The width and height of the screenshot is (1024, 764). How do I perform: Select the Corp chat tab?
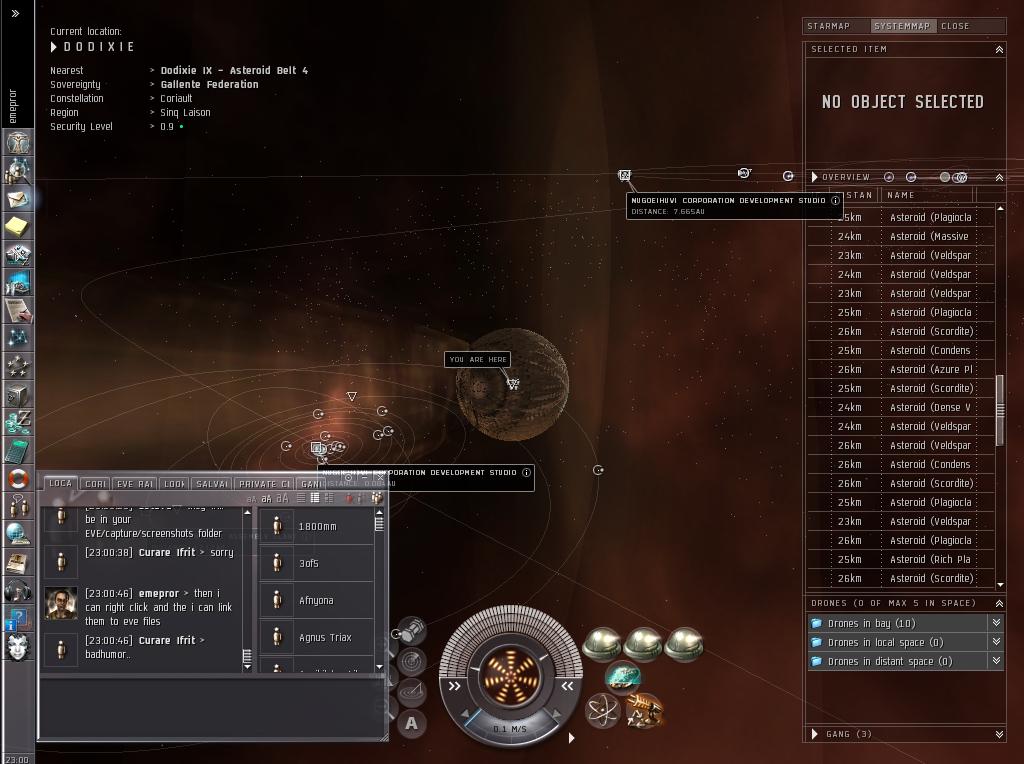(96, 484)
